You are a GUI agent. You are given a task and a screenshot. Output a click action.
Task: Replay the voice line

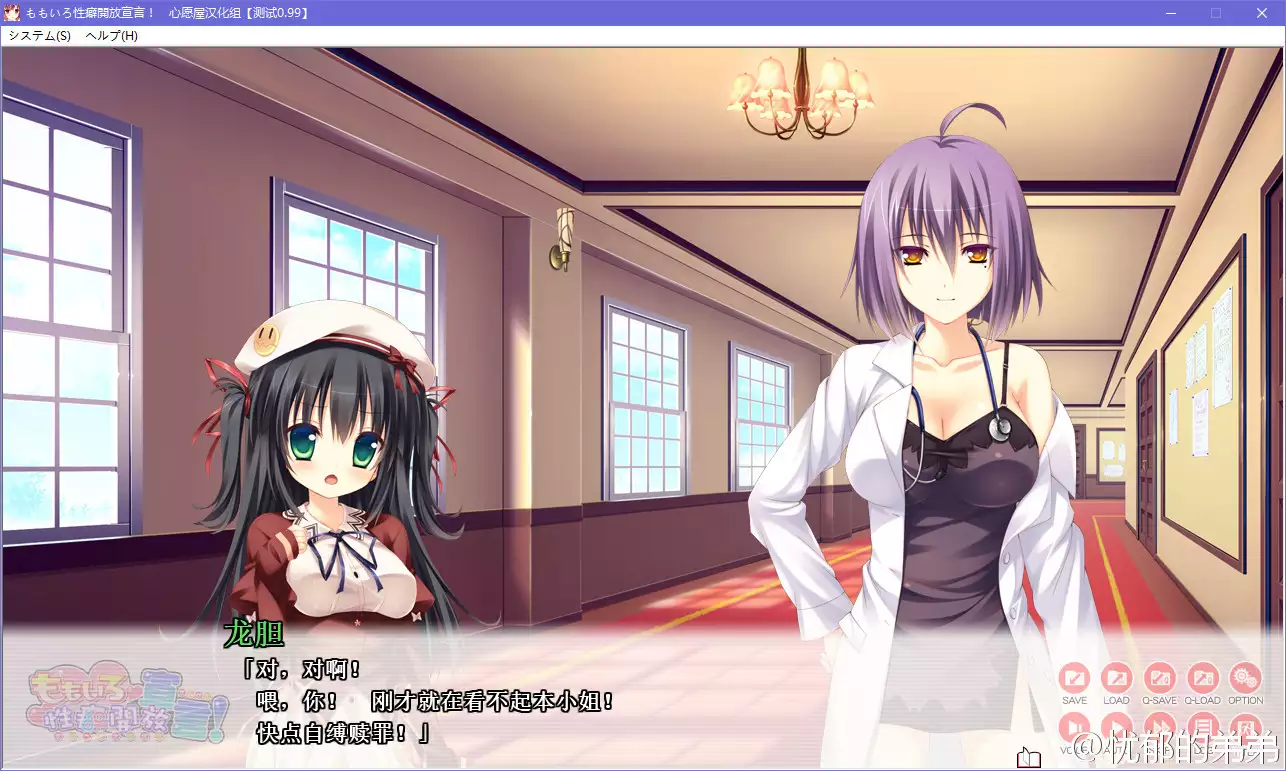tap(1074, 727)
